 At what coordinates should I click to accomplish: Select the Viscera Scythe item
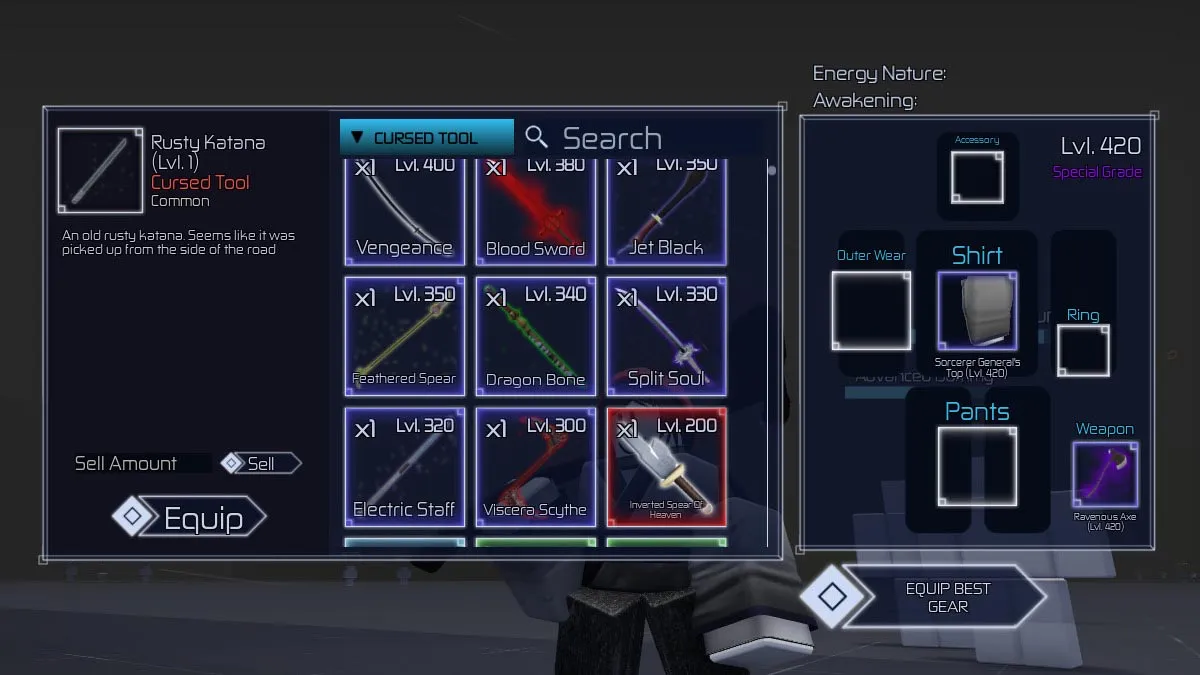pos(536,466)
